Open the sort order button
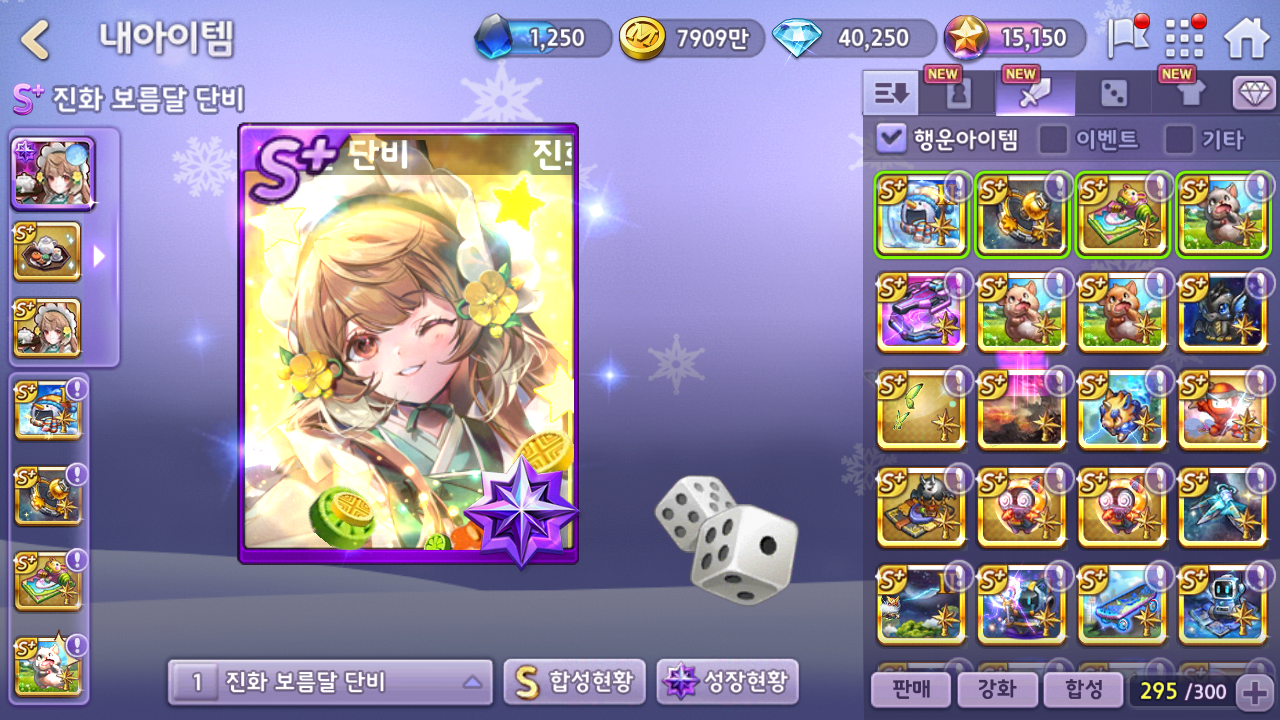This screenshot has width=1280, height=720. click(x=891, y=94)
